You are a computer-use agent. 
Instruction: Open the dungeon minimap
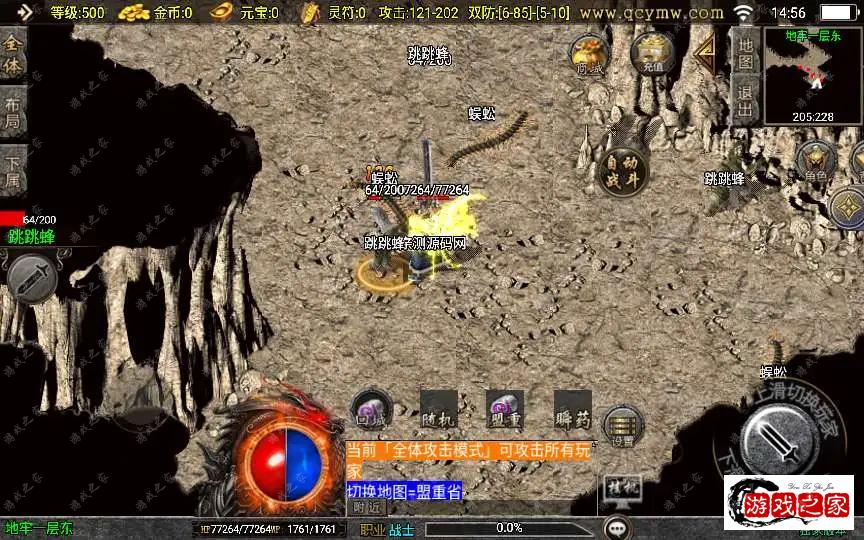(x=812, y=76)
